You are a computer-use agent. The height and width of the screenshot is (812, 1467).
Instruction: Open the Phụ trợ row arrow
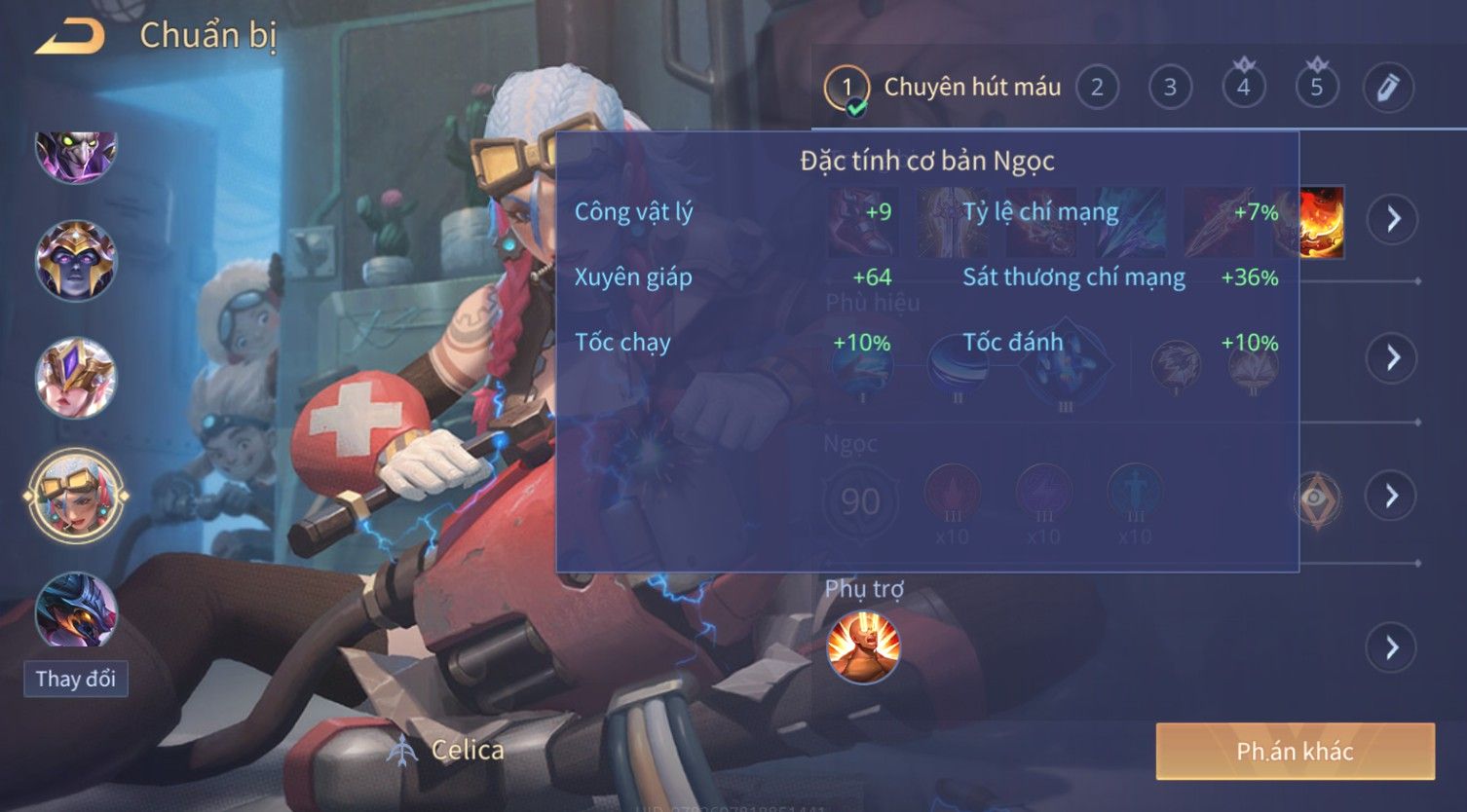pyautogui.click(x=1393, y=647)
